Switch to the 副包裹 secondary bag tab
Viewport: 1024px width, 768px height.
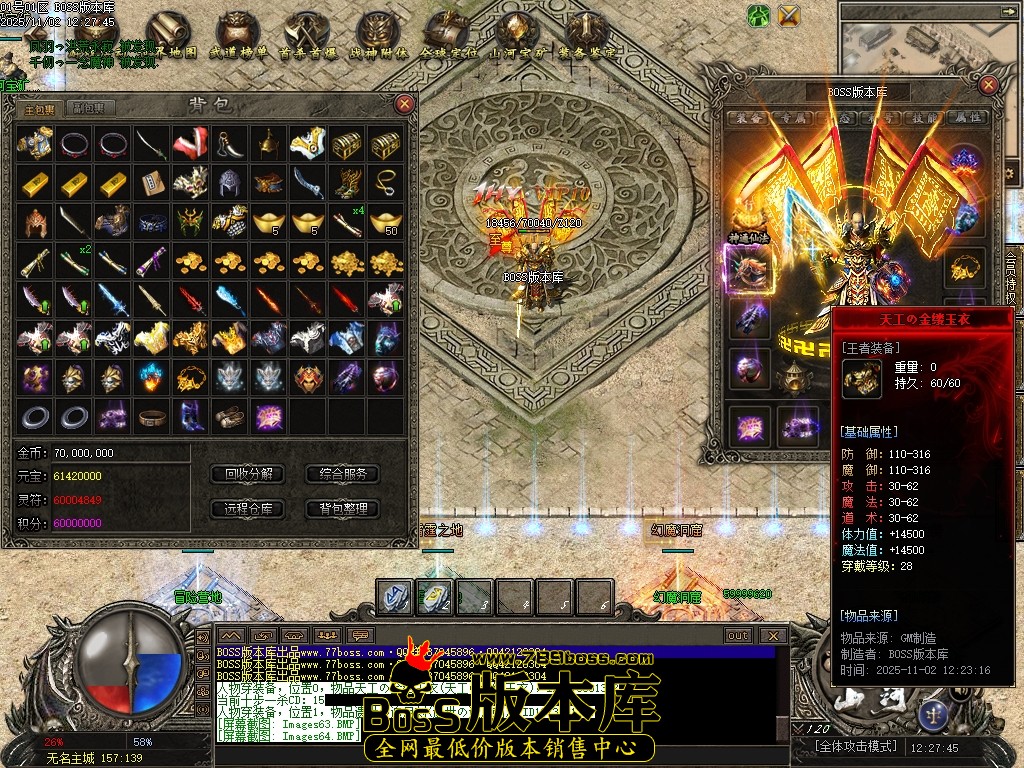[x=89, y=108]
